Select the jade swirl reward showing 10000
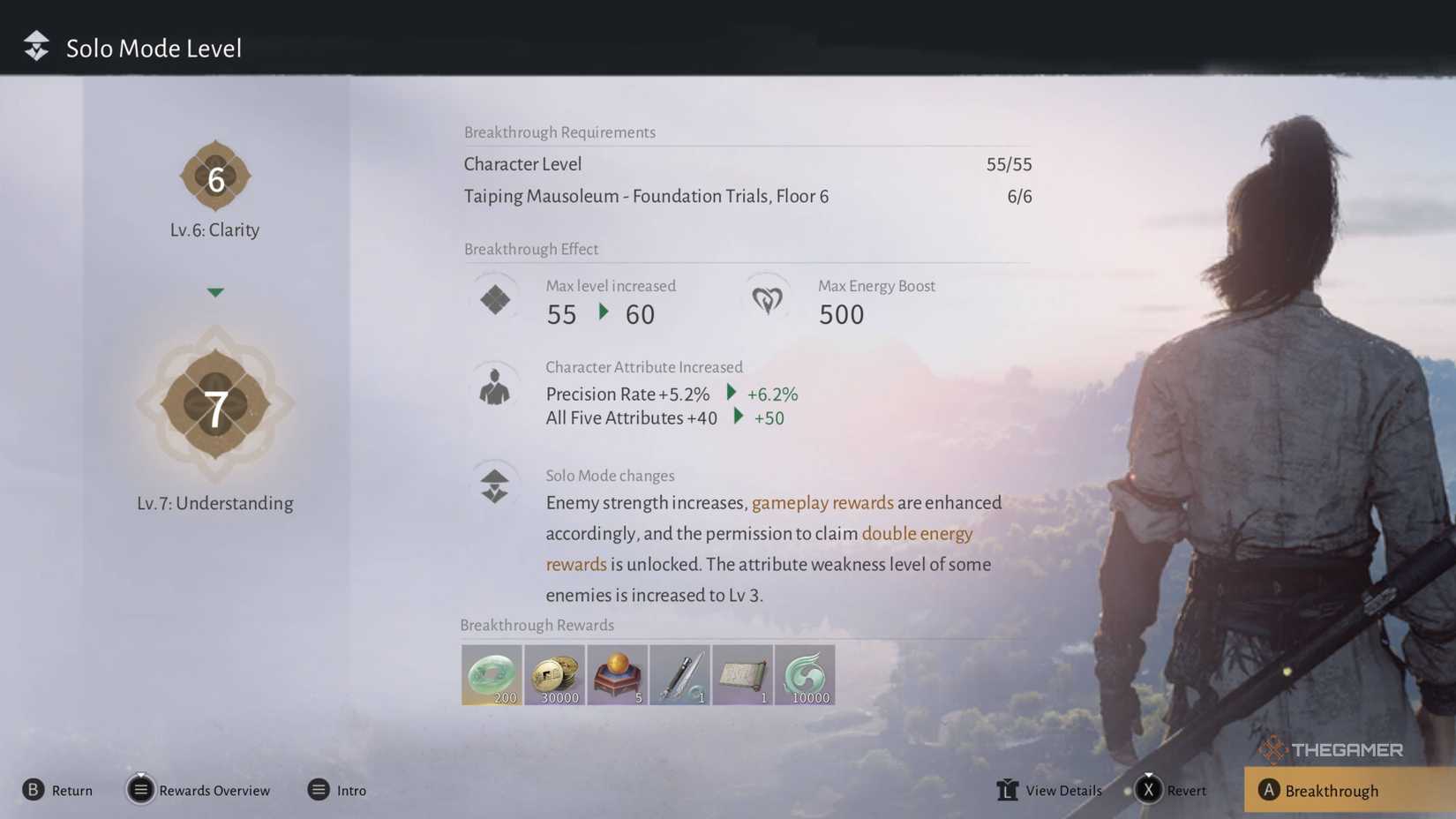 pos(805,674)
